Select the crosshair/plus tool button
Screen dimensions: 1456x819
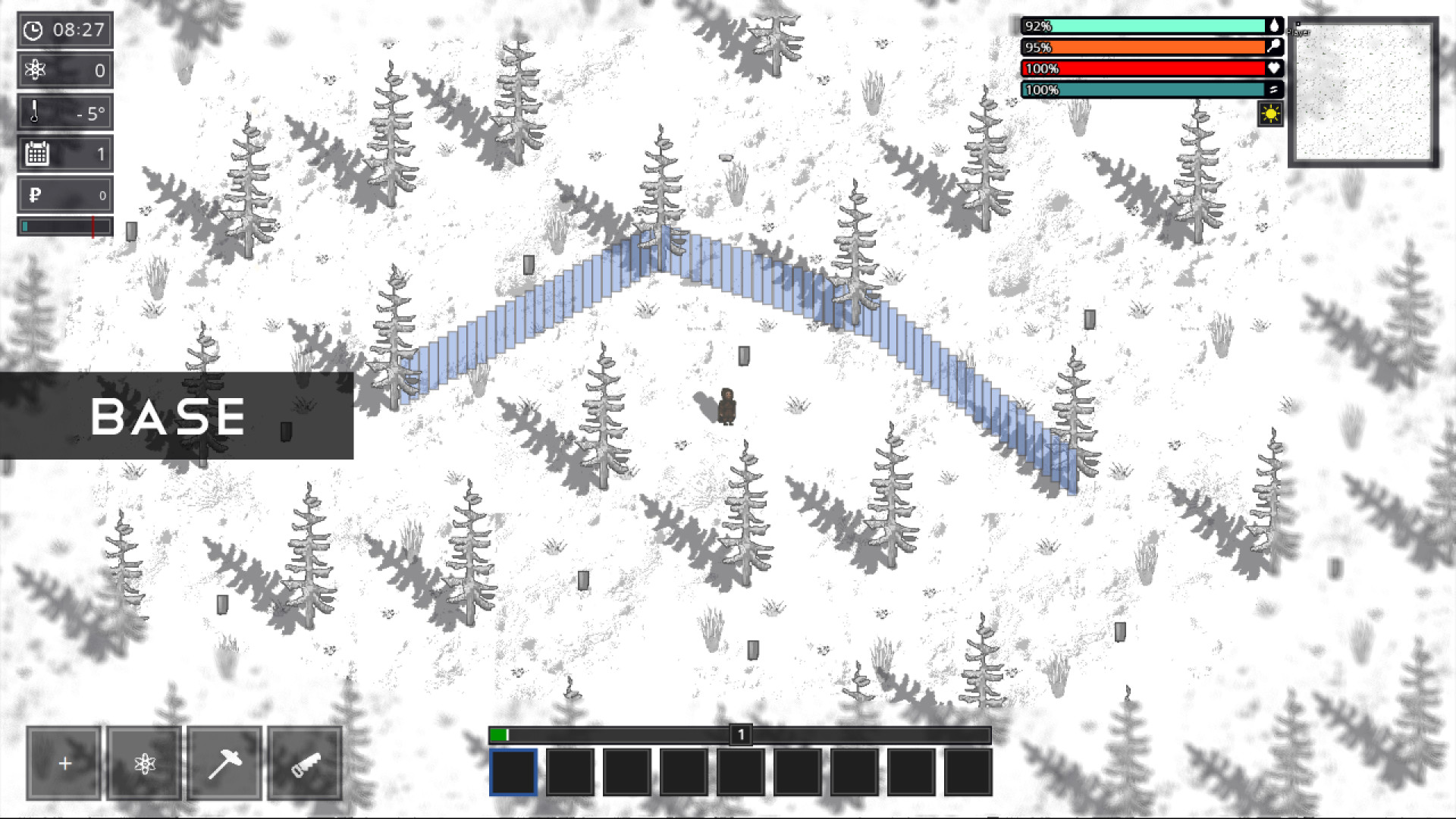point(64,761)
